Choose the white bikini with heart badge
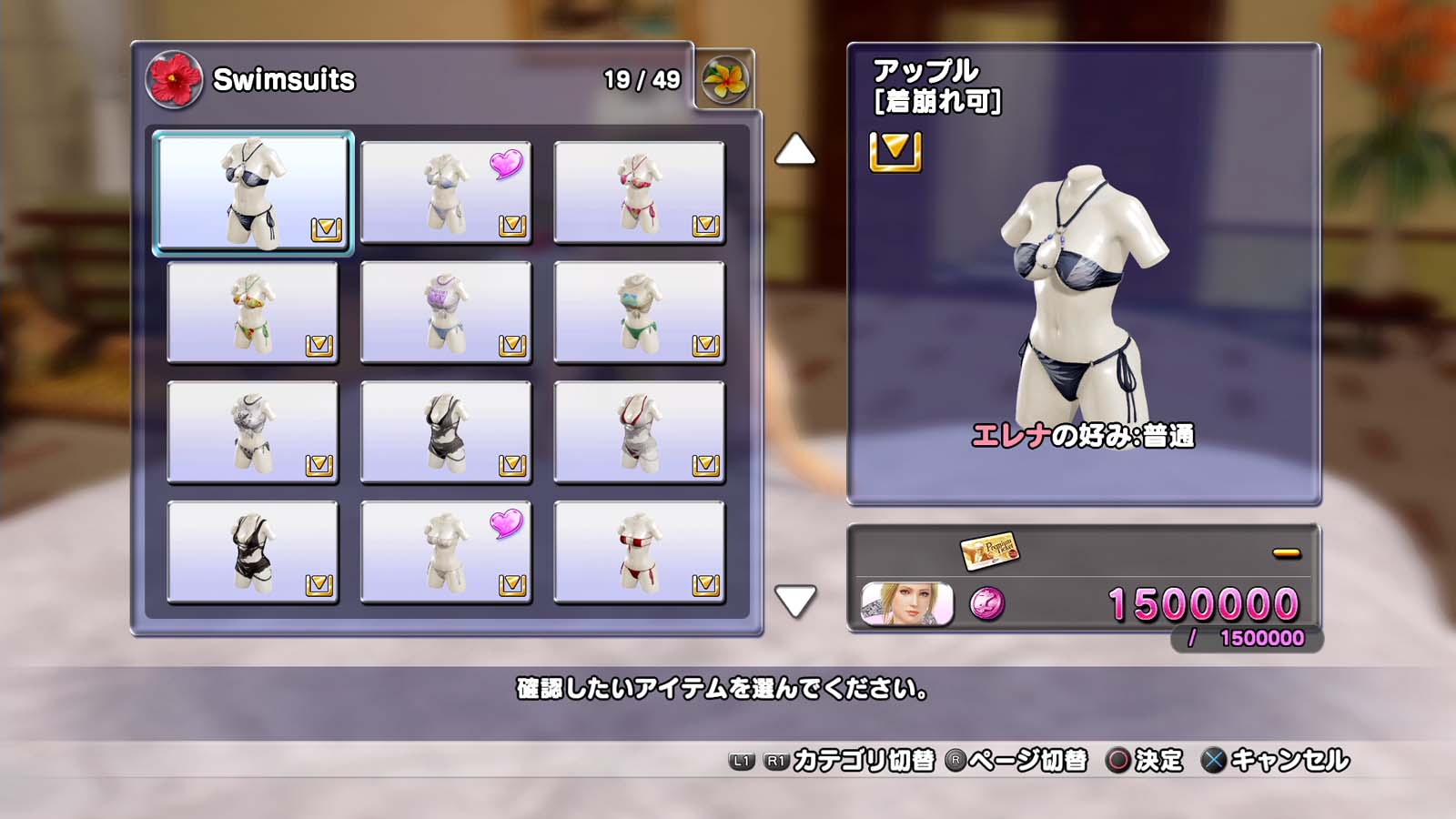Viewport: 1456px width, 819px height. click(446, 551)
